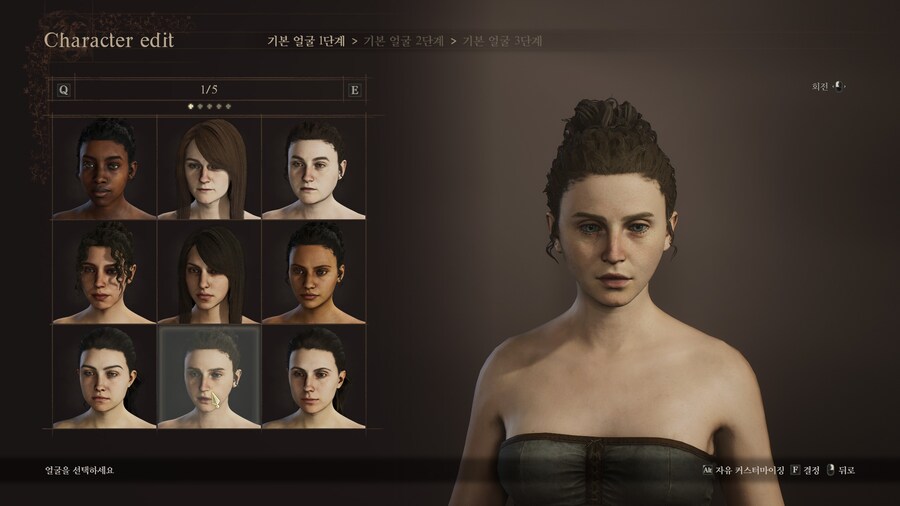Click the highlighted face preset in the grid
The height and width of the screenshot is (506, 900).
[209, 376]
